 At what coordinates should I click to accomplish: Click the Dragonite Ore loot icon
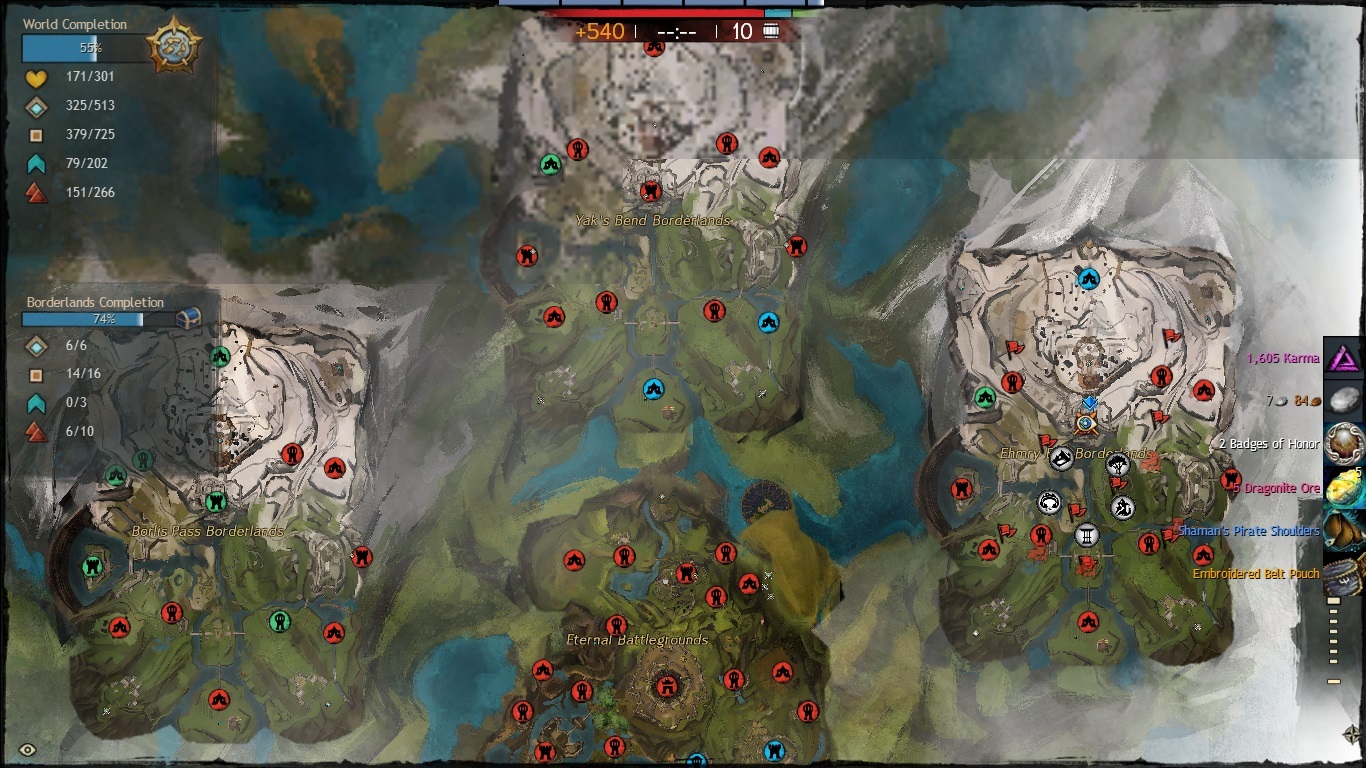pos(1345,487)
